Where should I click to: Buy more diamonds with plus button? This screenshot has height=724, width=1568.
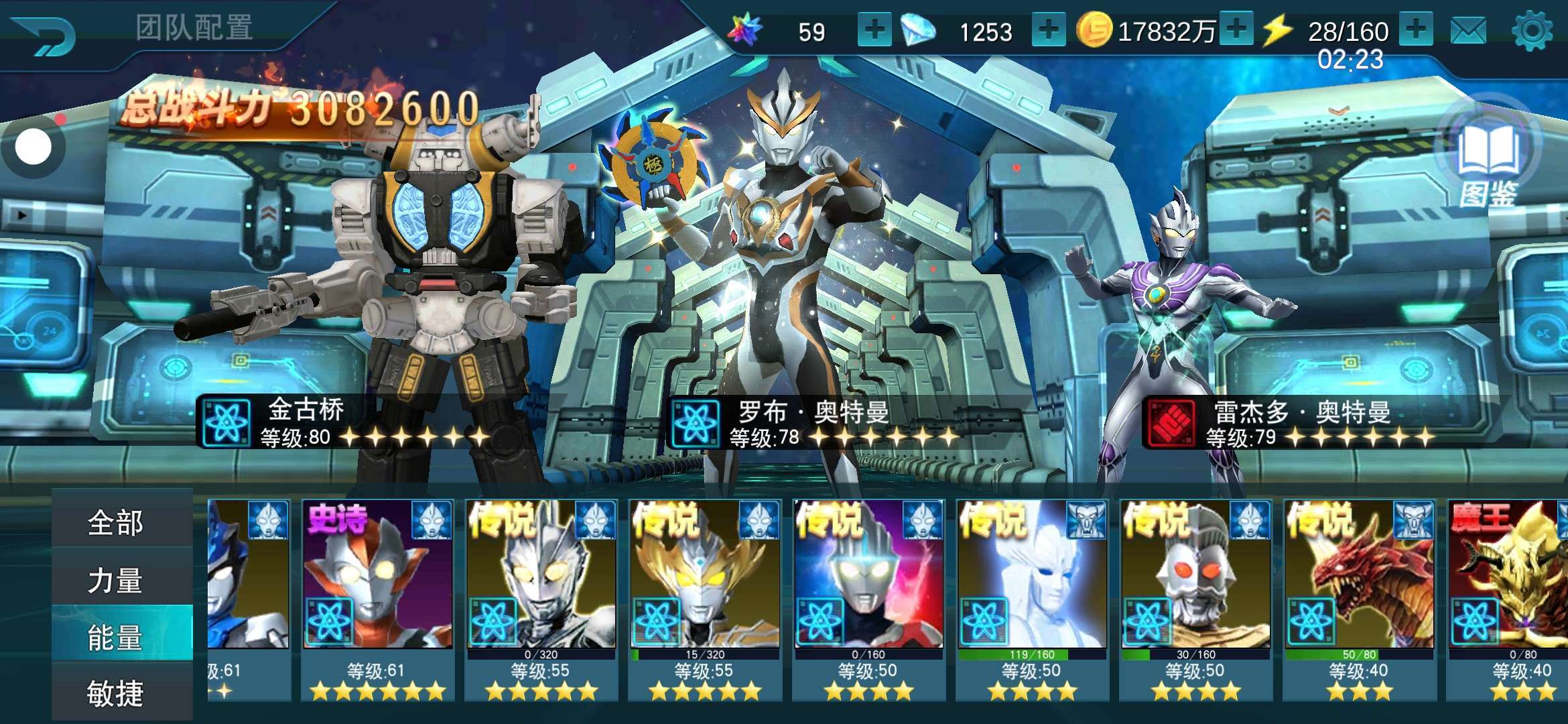1049,30
